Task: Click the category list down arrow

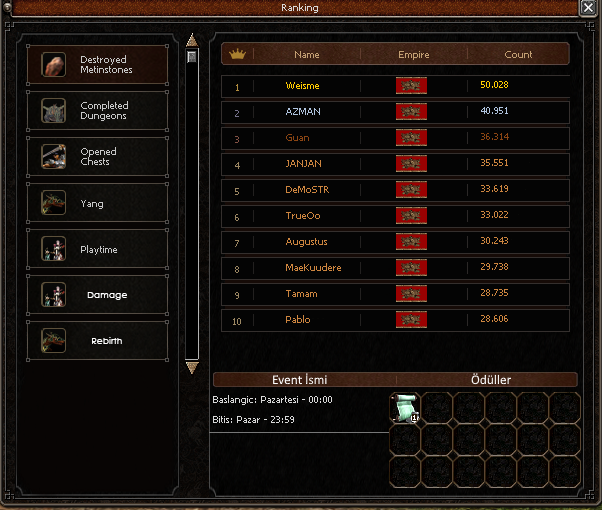Action: [192, 368]
